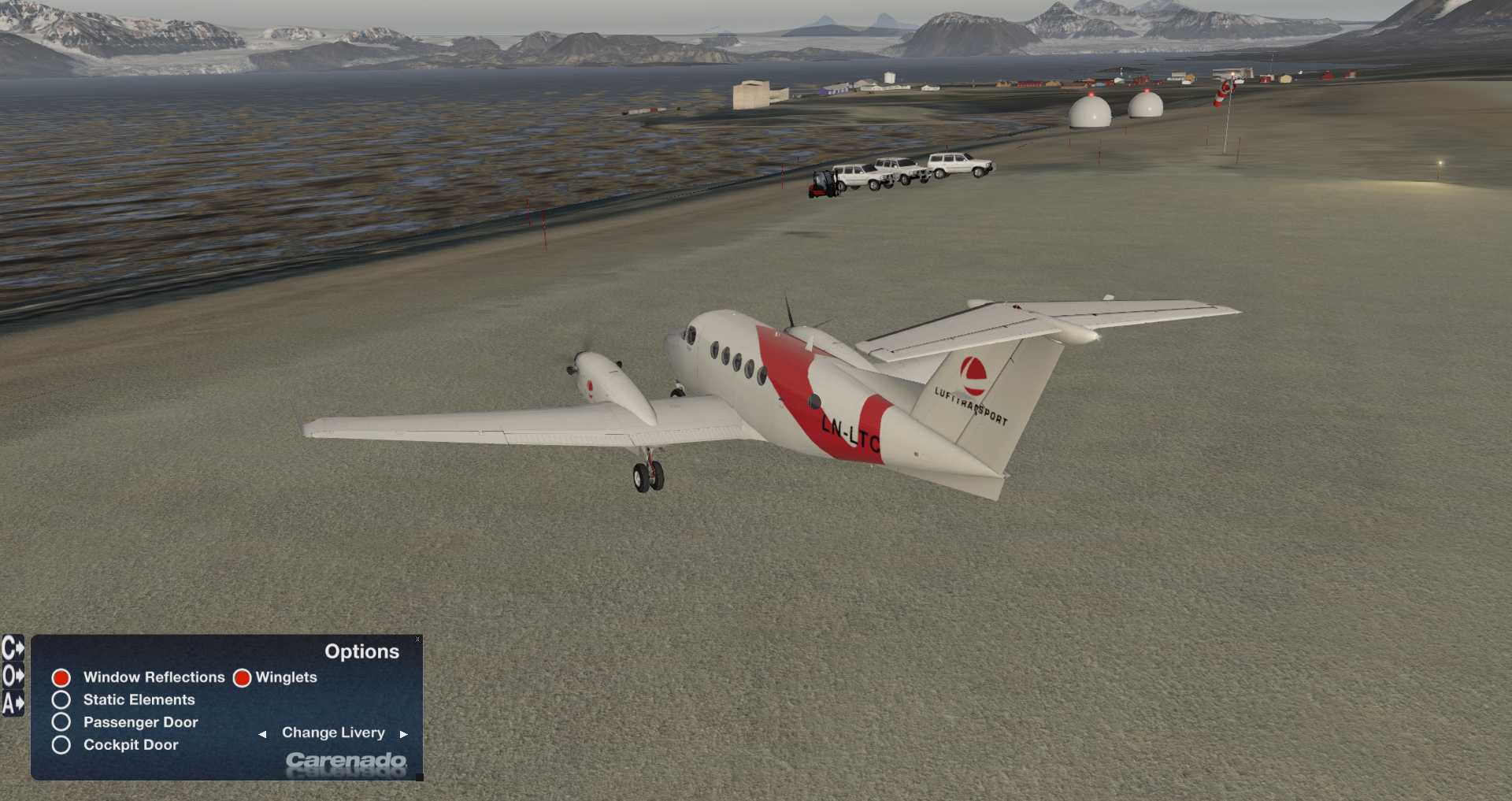The image size is (1512, 801).
Task: Show the A side panel tab
Action: (13, 703)
